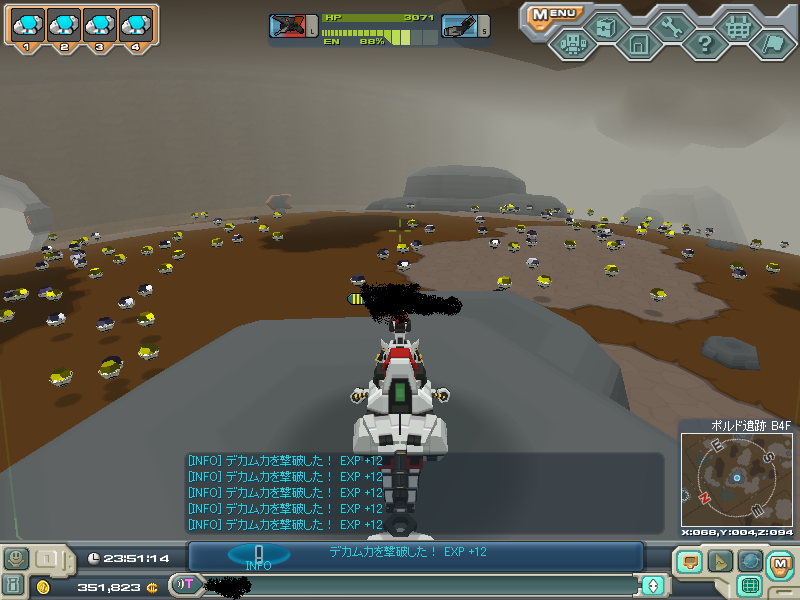Select party robot slot 4
This screenshot has width=800, height=600.
[136, 27]
